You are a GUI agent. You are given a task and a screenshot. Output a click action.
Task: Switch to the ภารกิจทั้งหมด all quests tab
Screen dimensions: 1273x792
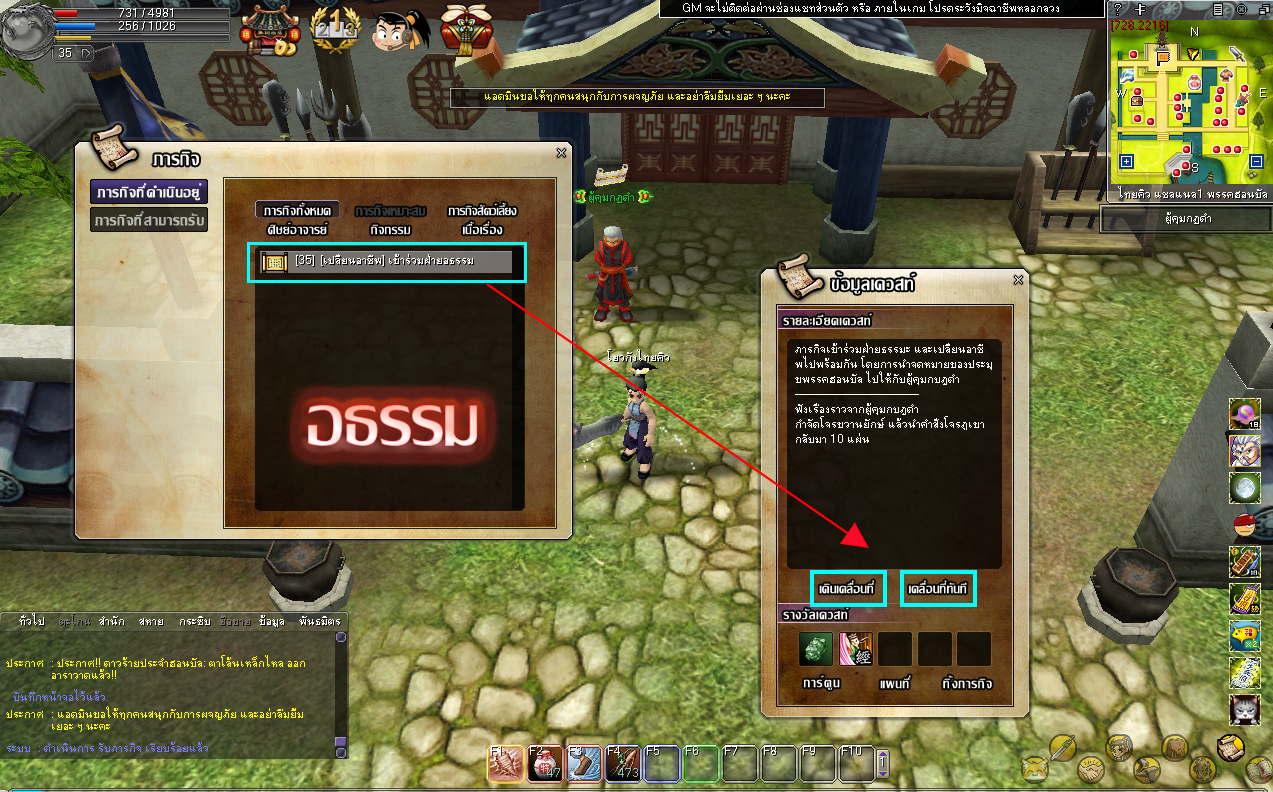click(x=297, y=211)
